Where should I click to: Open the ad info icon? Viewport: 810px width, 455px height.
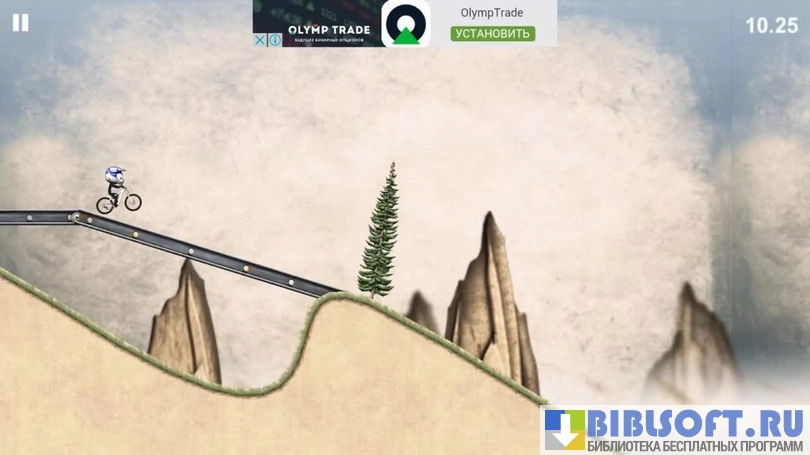tap(275, 40)
